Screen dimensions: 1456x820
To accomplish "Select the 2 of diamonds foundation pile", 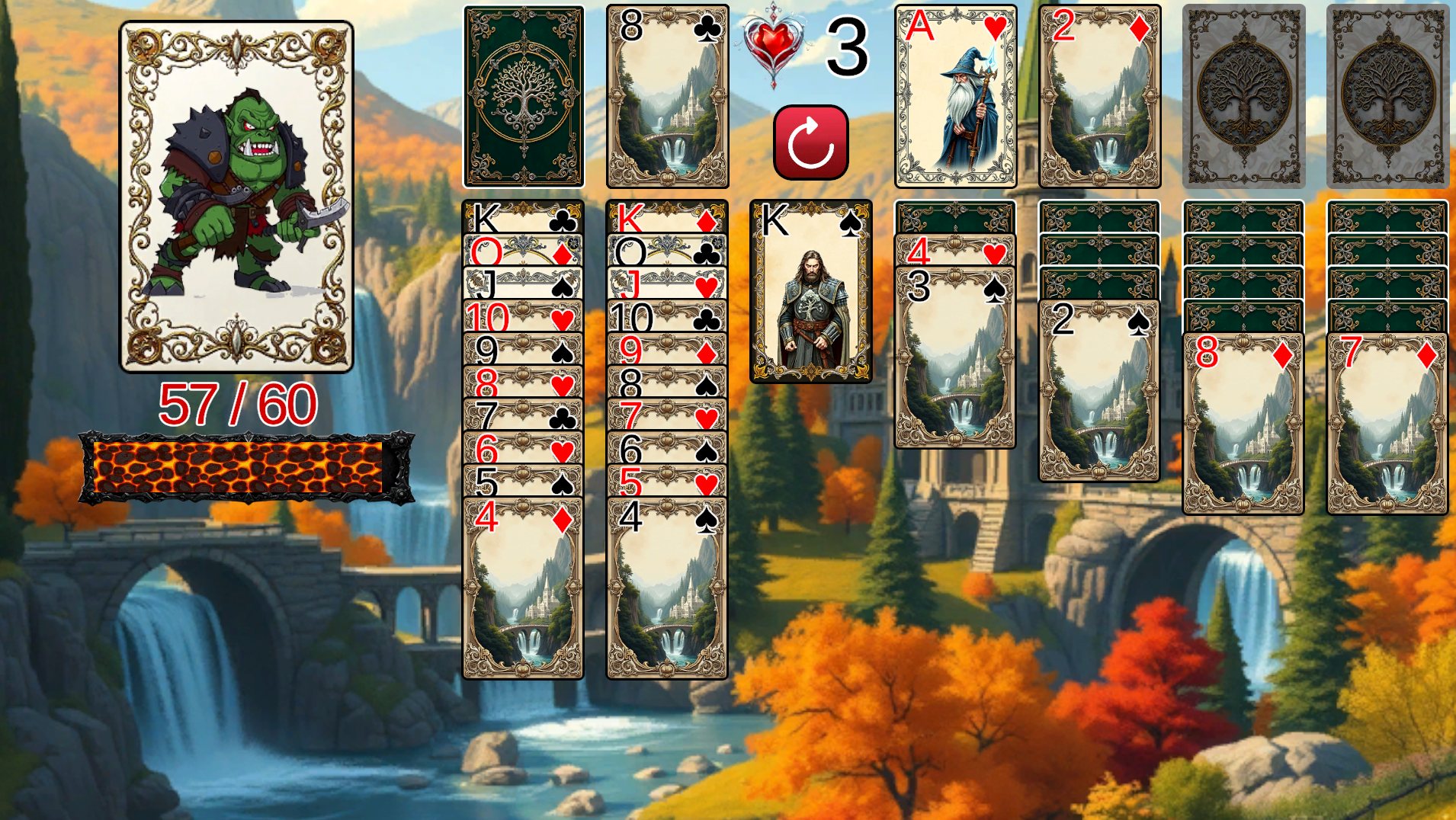I will coord(1099,96).
